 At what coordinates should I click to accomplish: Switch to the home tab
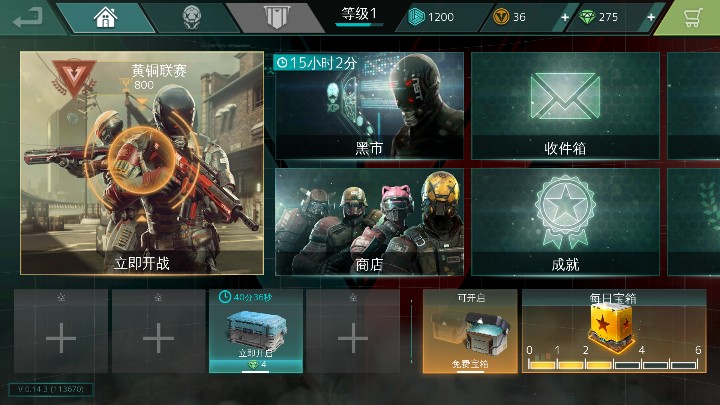click(x=103, y=17)
